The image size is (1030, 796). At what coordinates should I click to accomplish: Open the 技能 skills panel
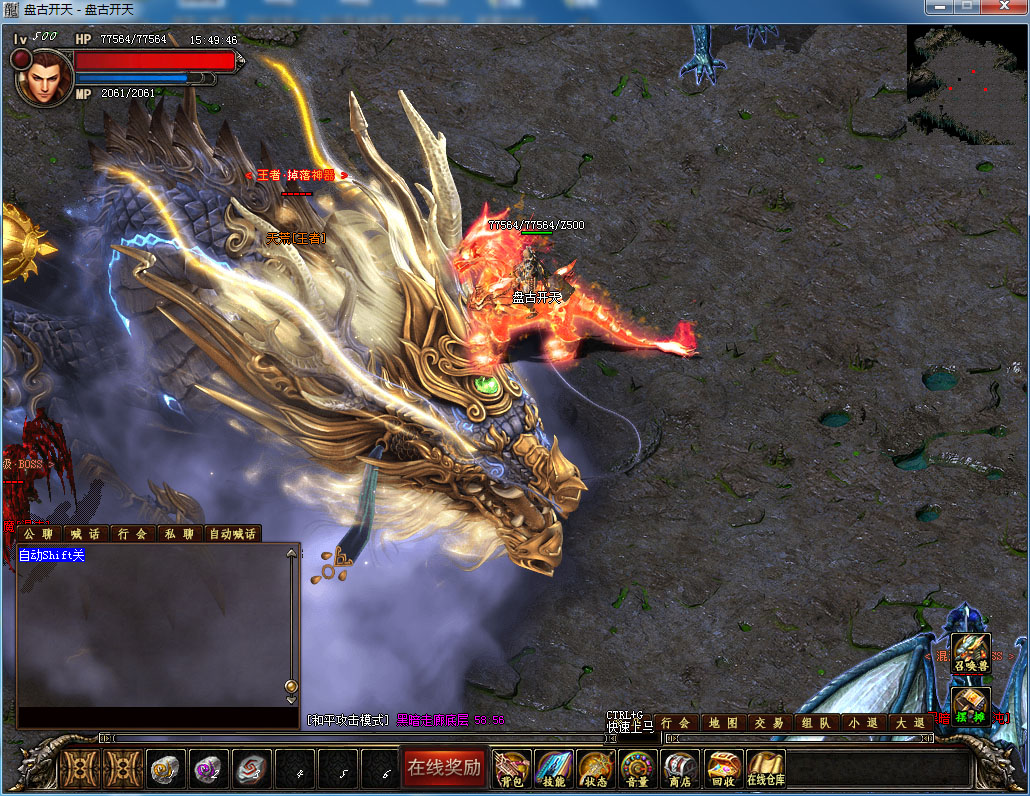[553, 768]
